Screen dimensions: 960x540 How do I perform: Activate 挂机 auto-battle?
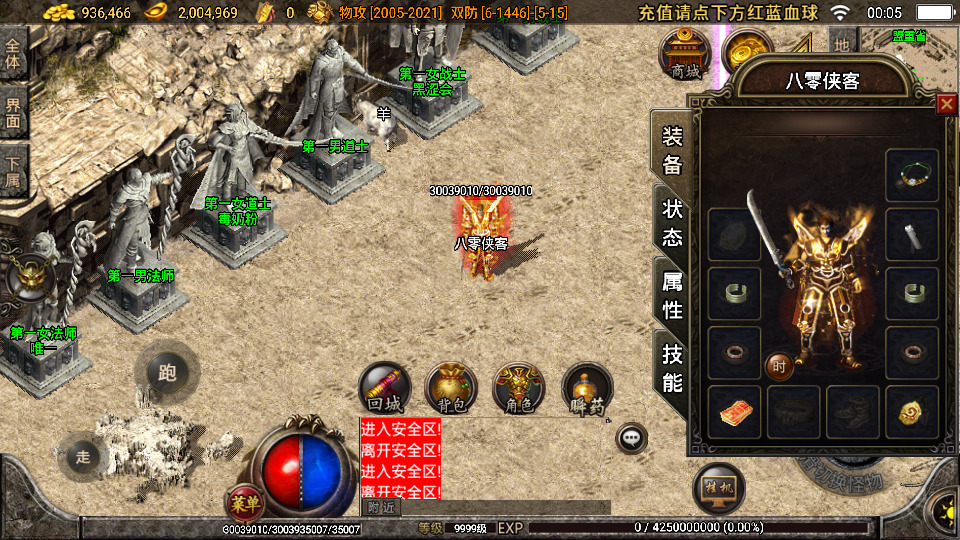(718, 488)
